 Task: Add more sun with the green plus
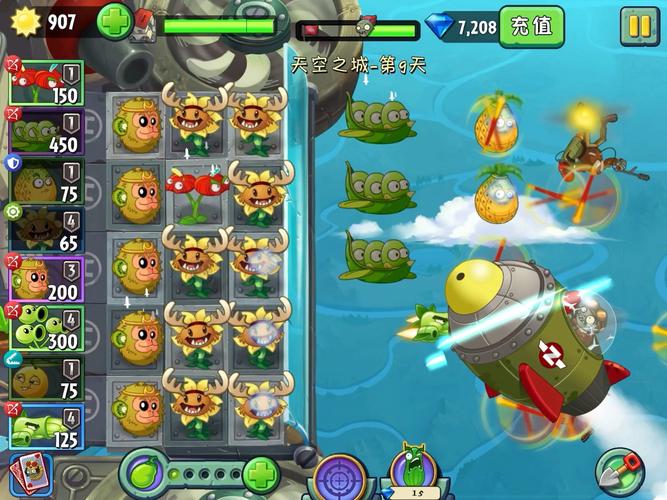pos(115,22)
